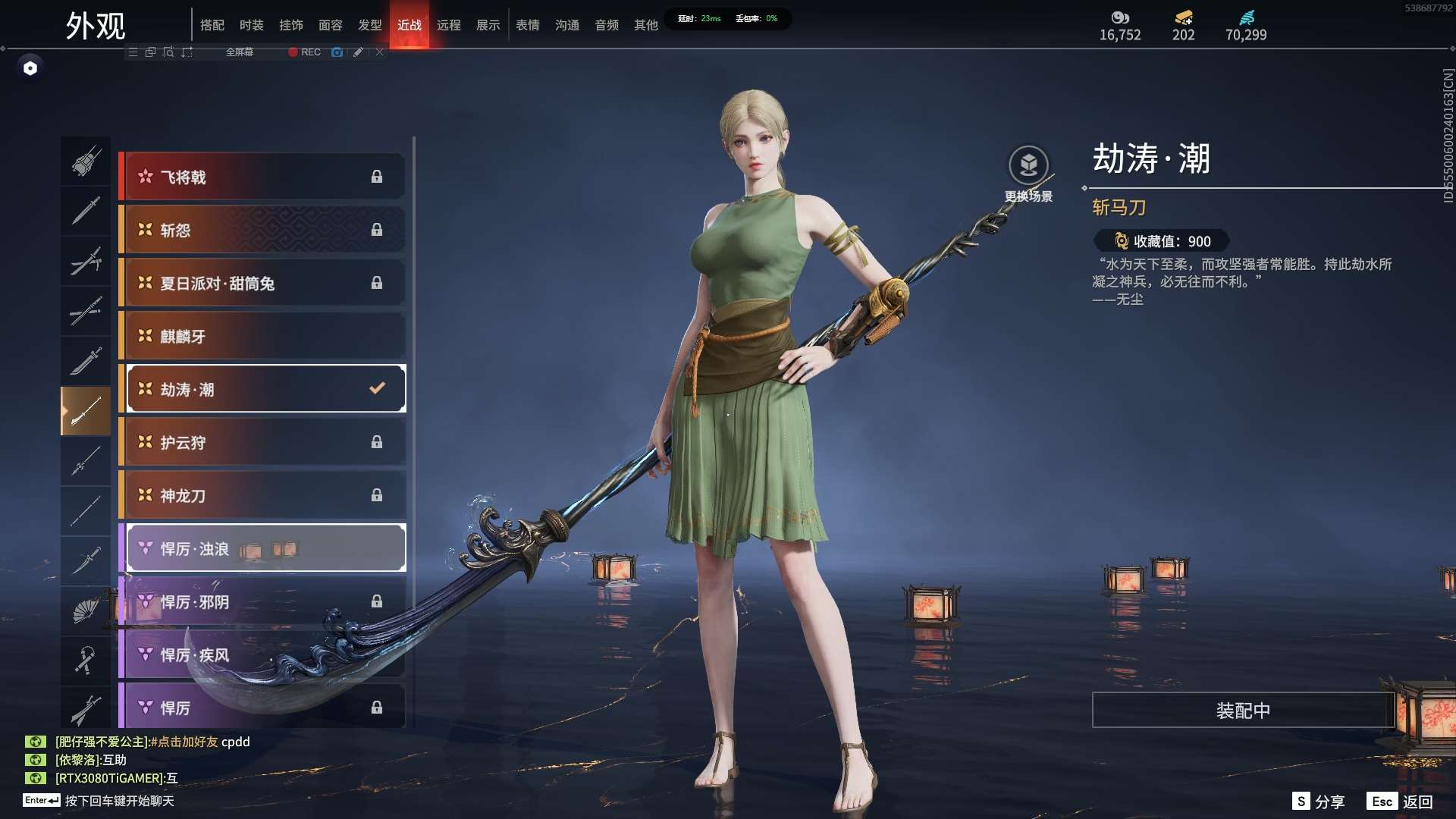Image resolution: width=1456 pixels, height=819 pixels.
Task: Open the 时装 tab
Action: tap(252, 25)
